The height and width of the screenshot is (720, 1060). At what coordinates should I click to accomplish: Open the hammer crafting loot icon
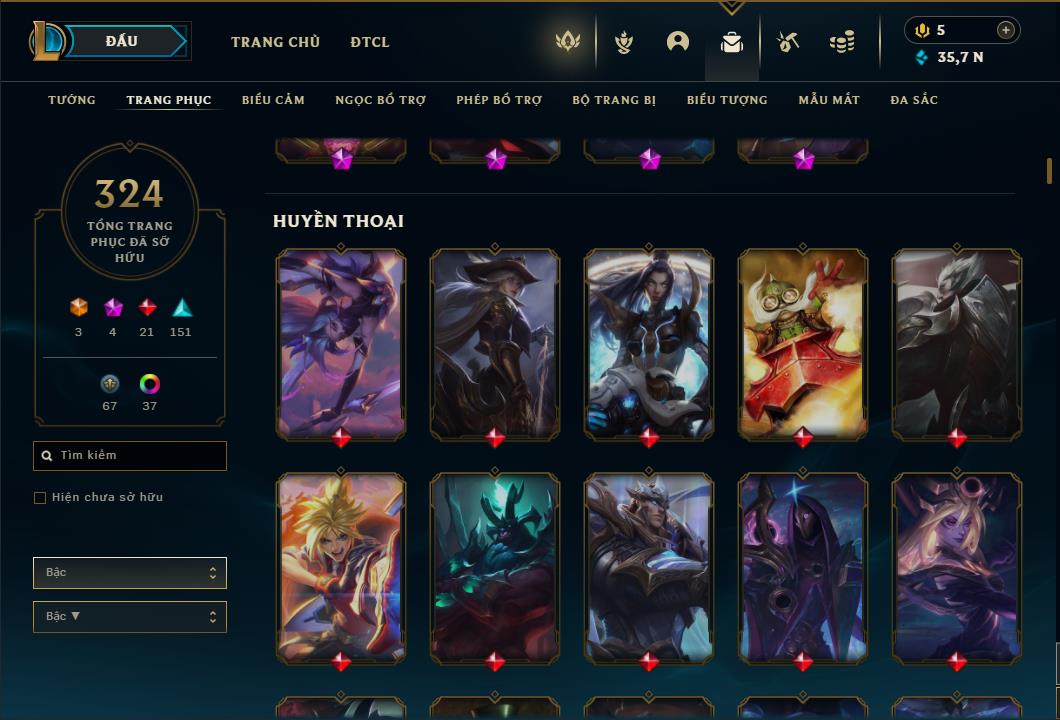tap(788, 42)
